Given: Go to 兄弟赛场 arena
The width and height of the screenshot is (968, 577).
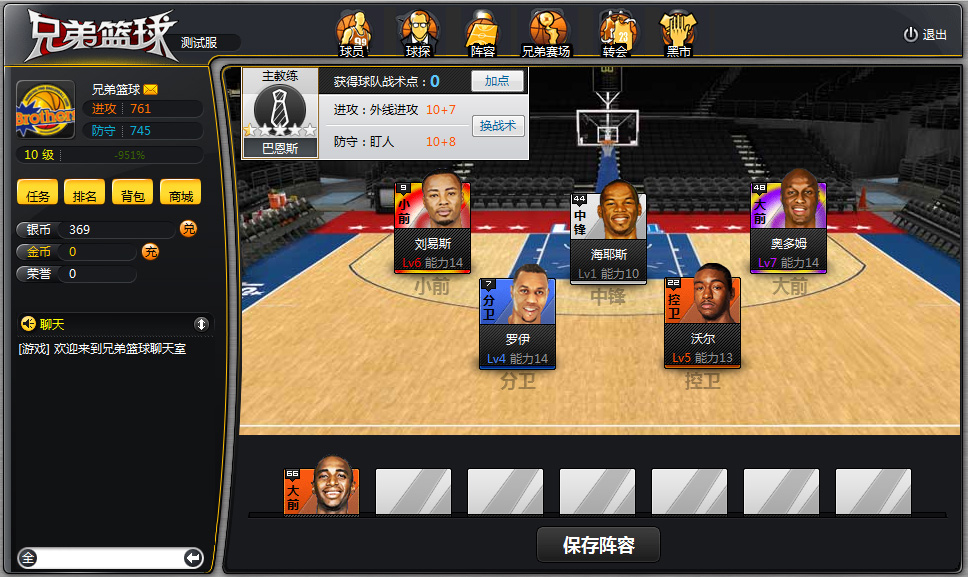Looking at the screenshot, I should pos(546,34).
